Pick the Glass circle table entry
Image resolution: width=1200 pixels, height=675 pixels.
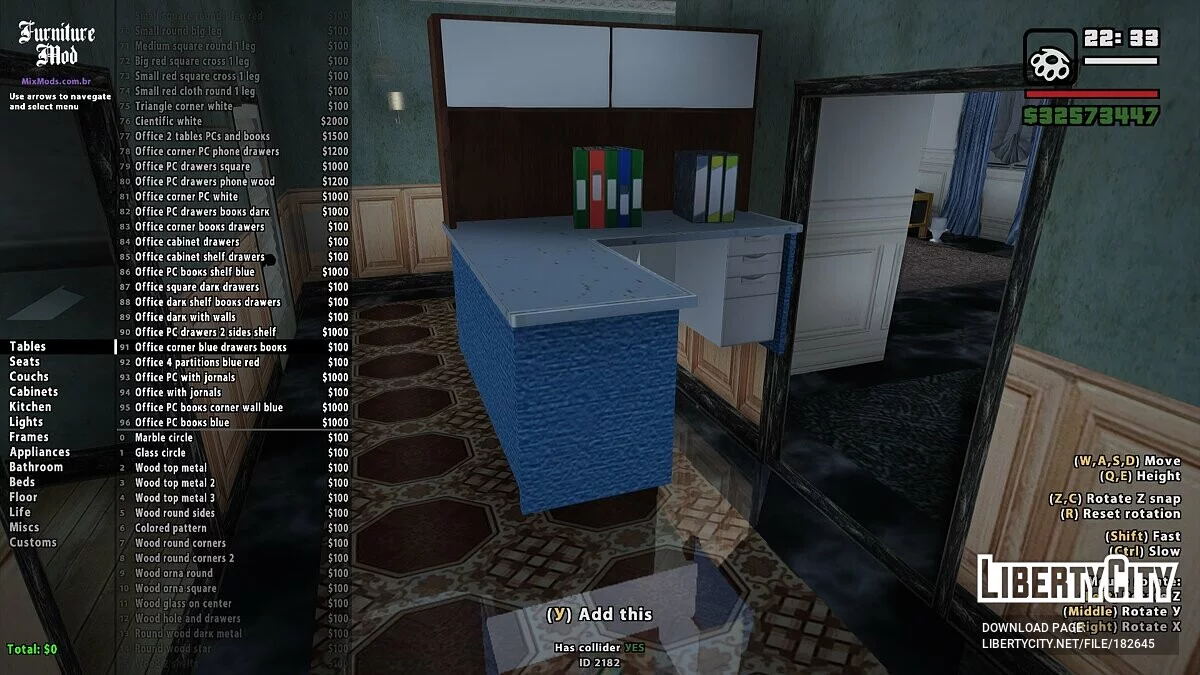pyautogui.click(x=160, y=453)
